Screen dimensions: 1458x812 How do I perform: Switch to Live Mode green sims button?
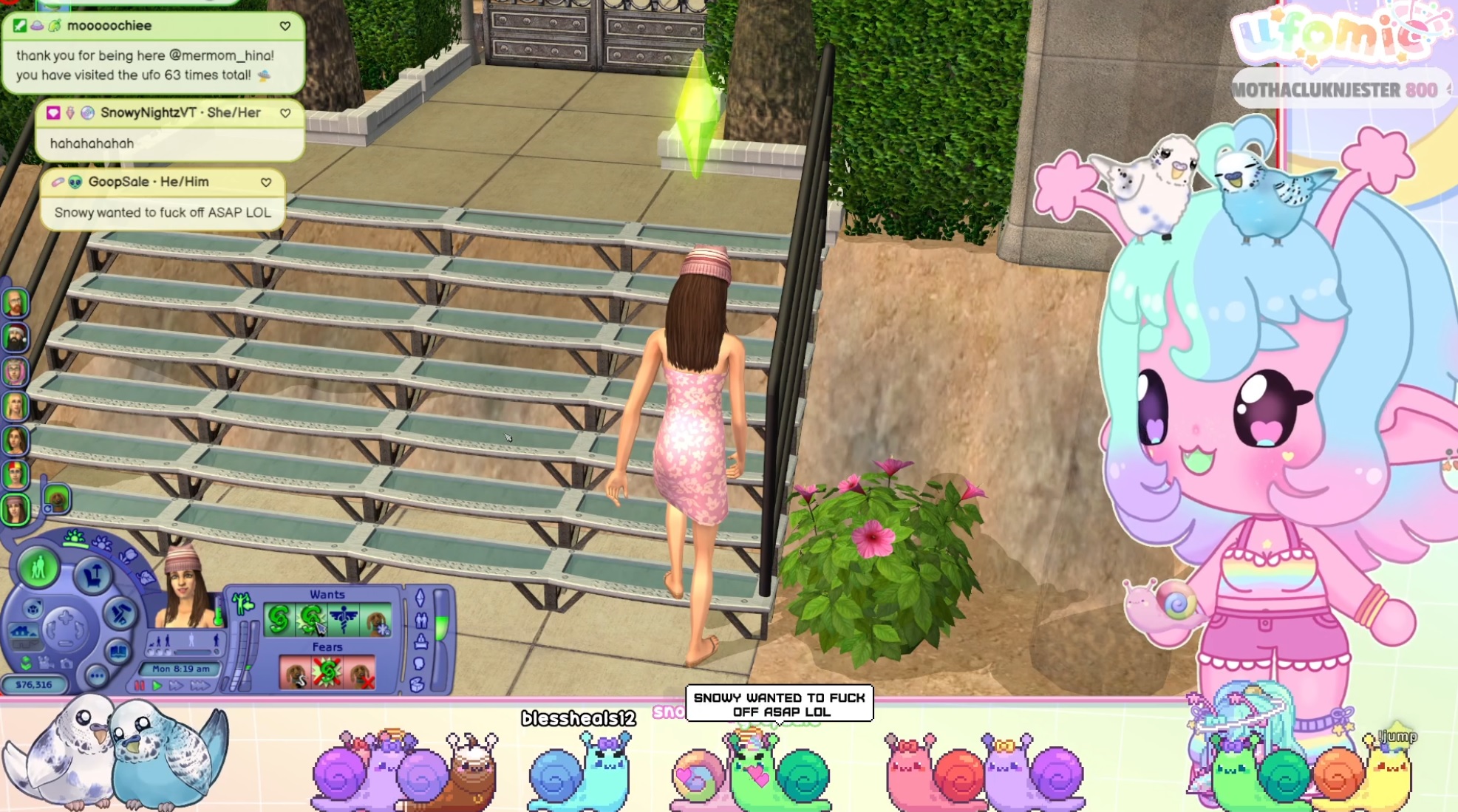(38, 568)
